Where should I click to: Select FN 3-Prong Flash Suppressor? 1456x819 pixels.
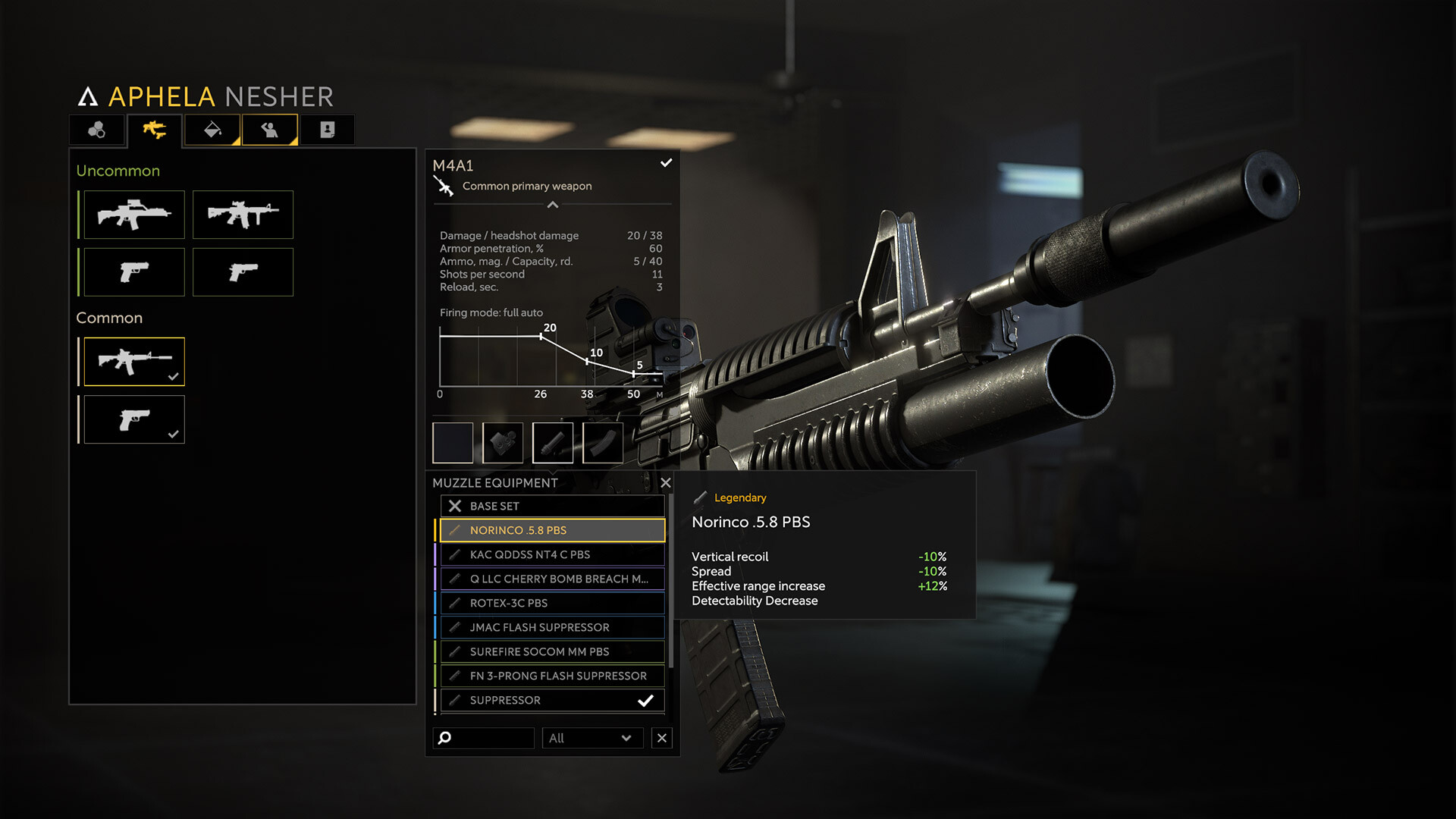click(551, 676)
